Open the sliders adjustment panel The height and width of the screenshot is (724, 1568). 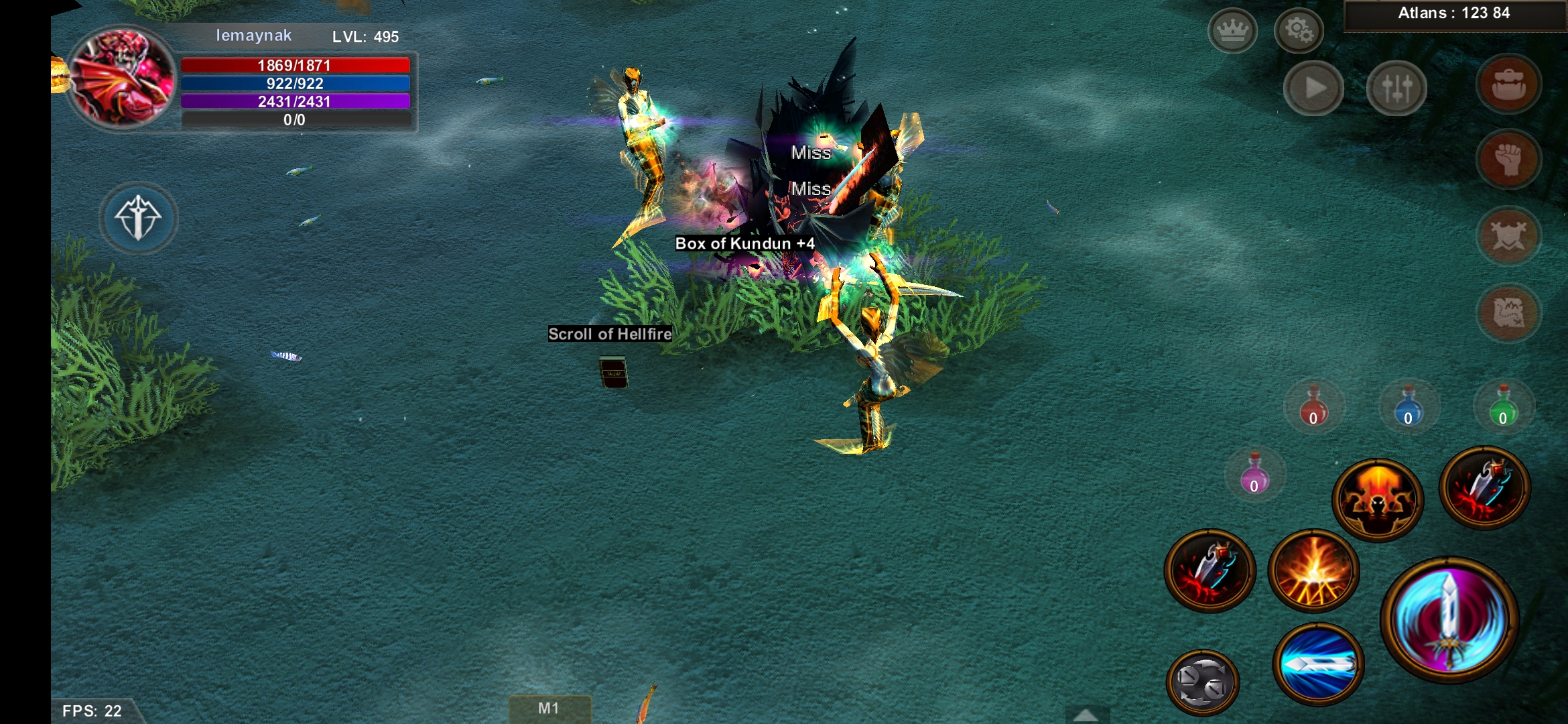pyautogui.click(x=1396, y=88)
